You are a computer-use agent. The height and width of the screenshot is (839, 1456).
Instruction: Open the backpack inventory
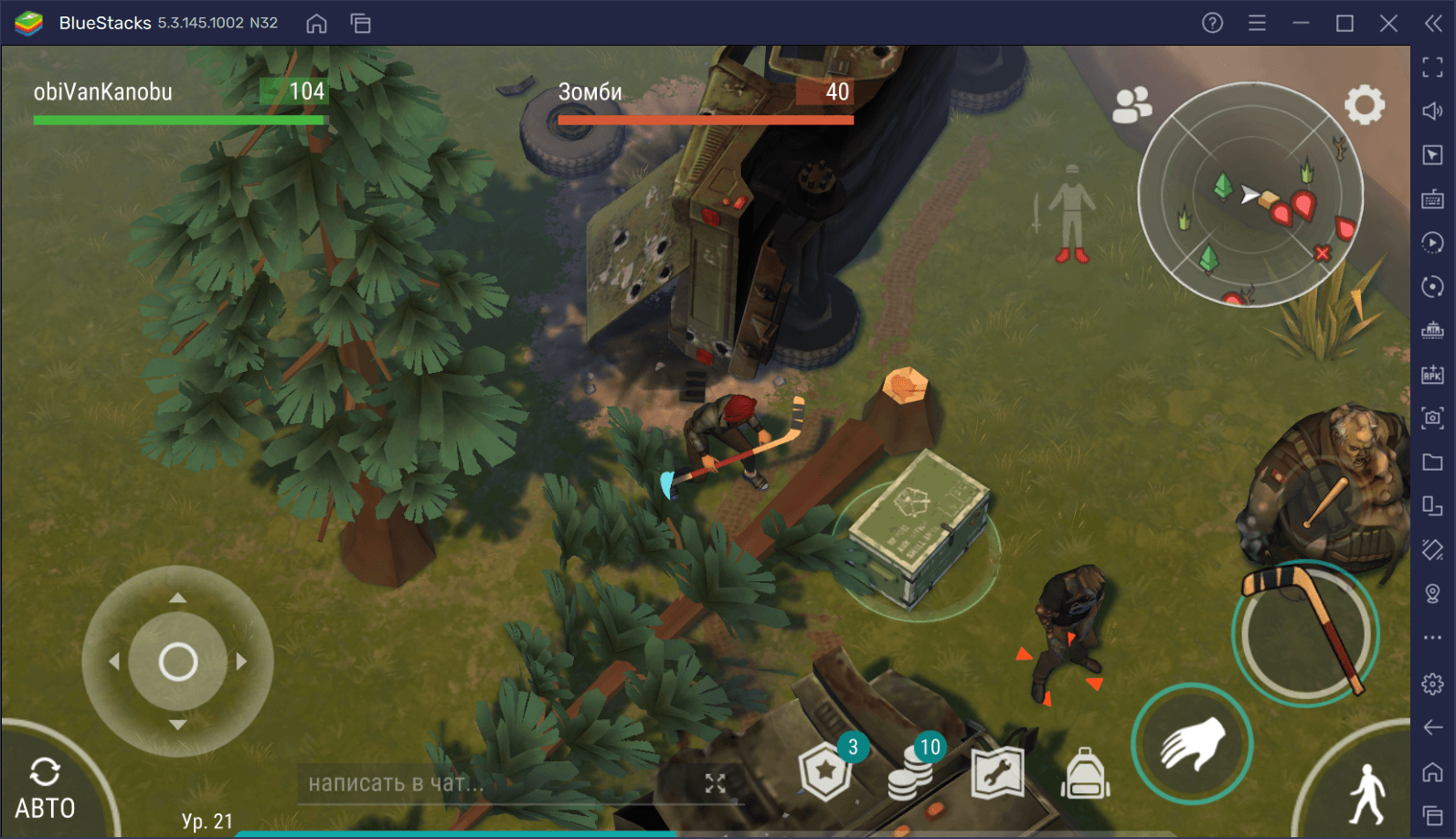click(1085, 773)
